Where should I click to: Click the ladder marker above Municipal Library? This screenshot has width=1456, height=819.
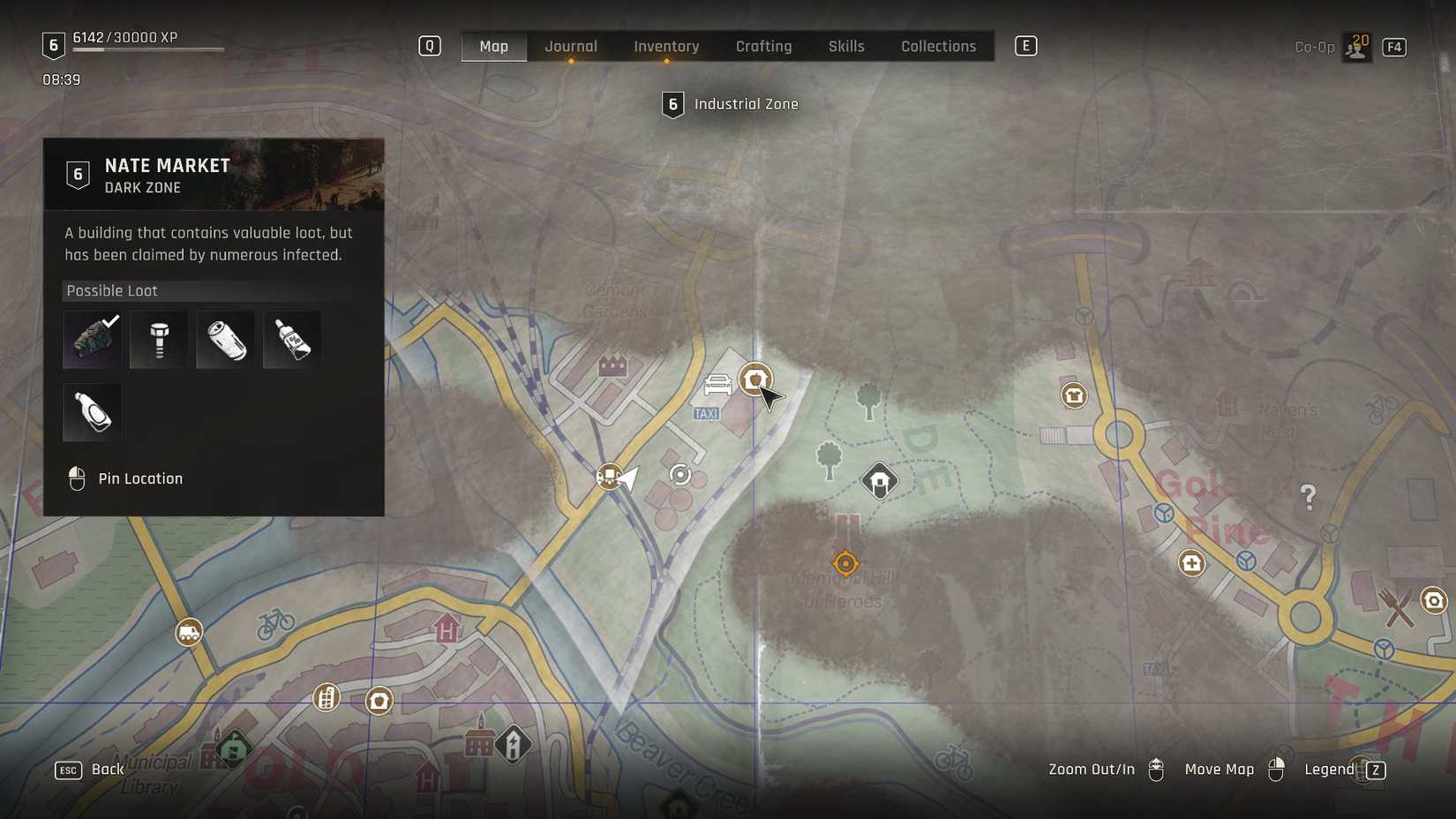(x=326, y=698)
